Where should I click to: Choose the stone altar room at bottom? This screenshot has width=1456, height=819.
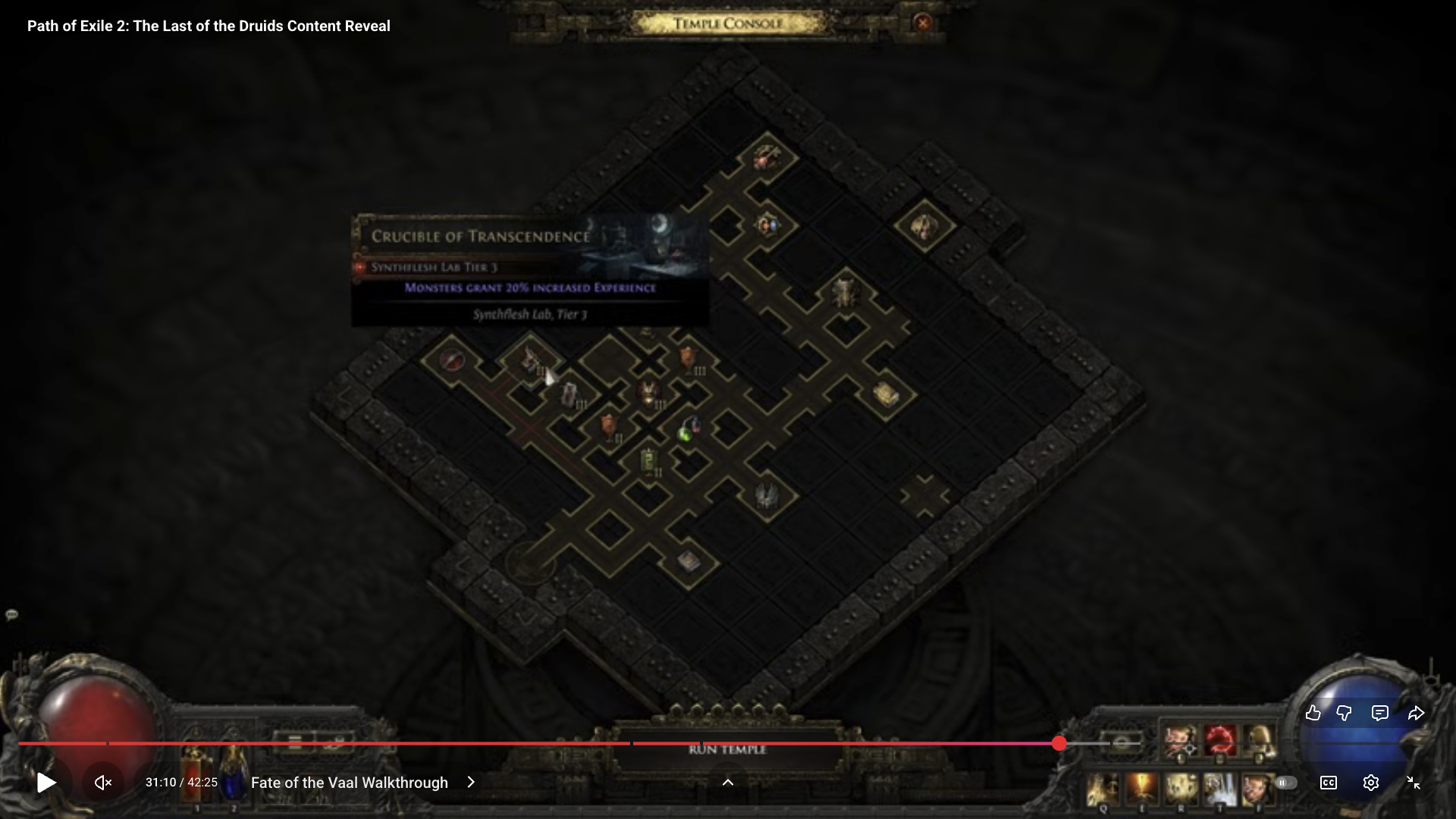[688, 561]
